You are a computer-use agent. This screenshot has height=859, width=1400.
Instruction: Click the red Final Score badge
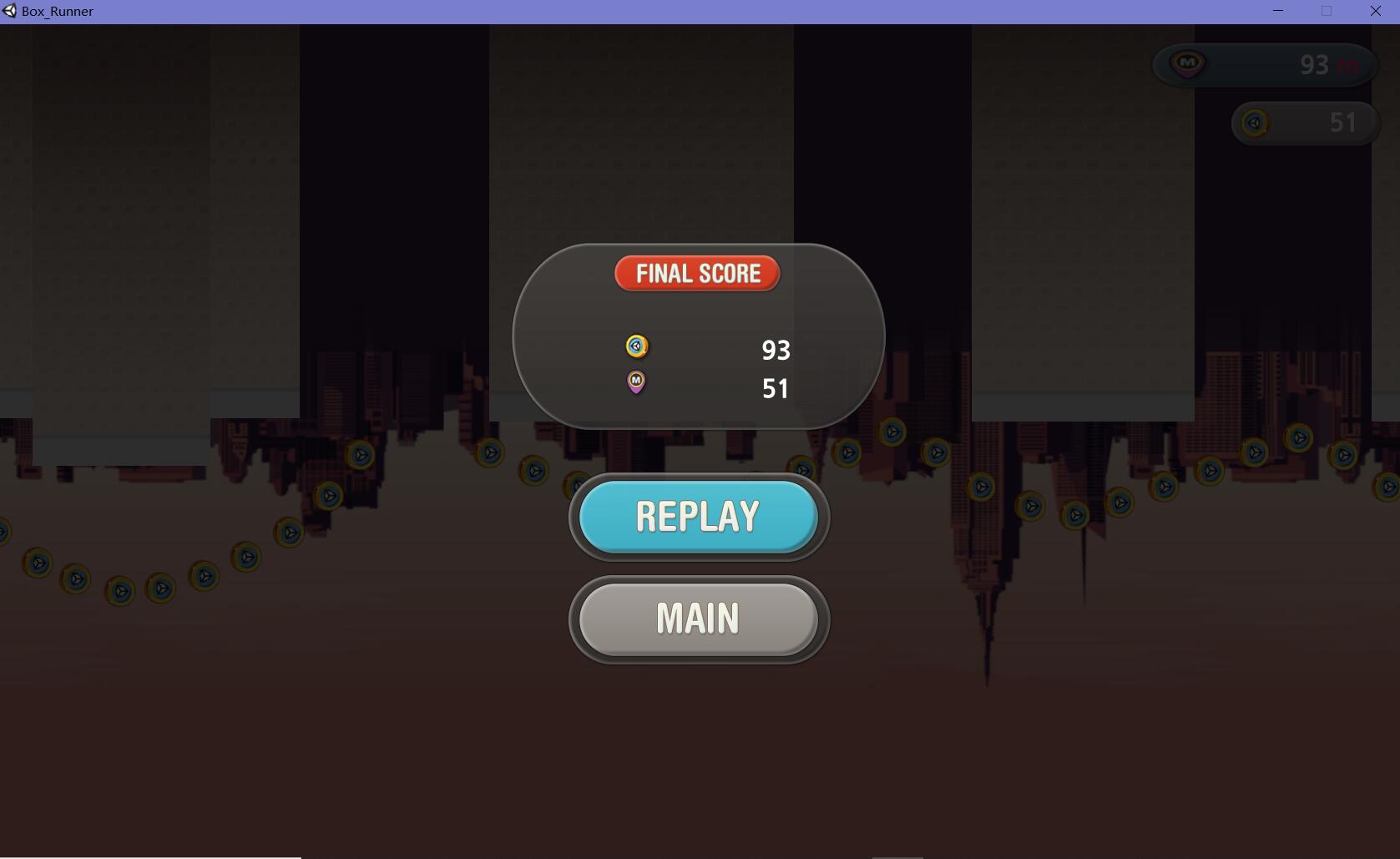[698, 273]
